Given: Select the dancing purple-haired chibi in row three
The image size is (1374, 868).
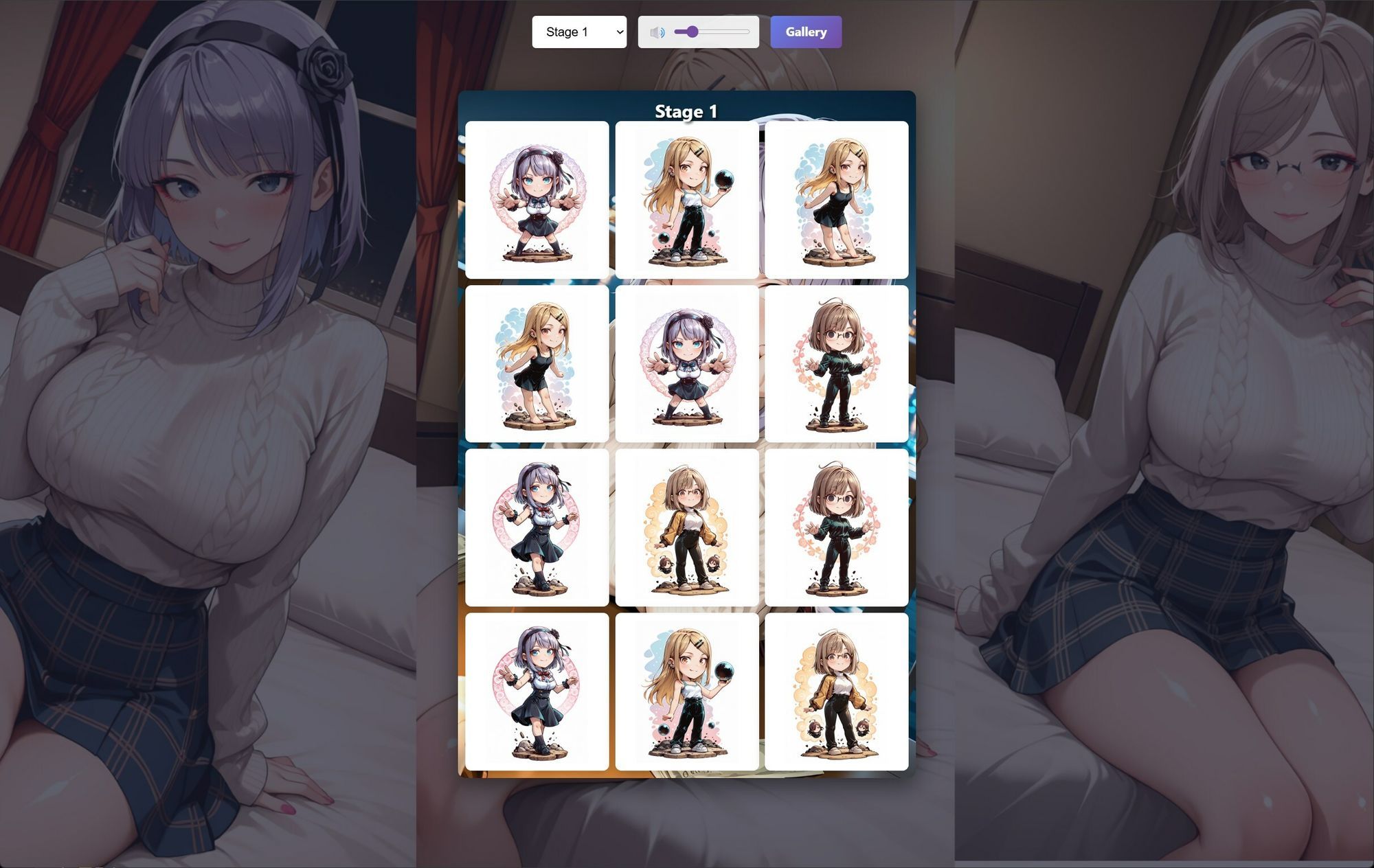Looking at the screenshot, I should 537,529.
